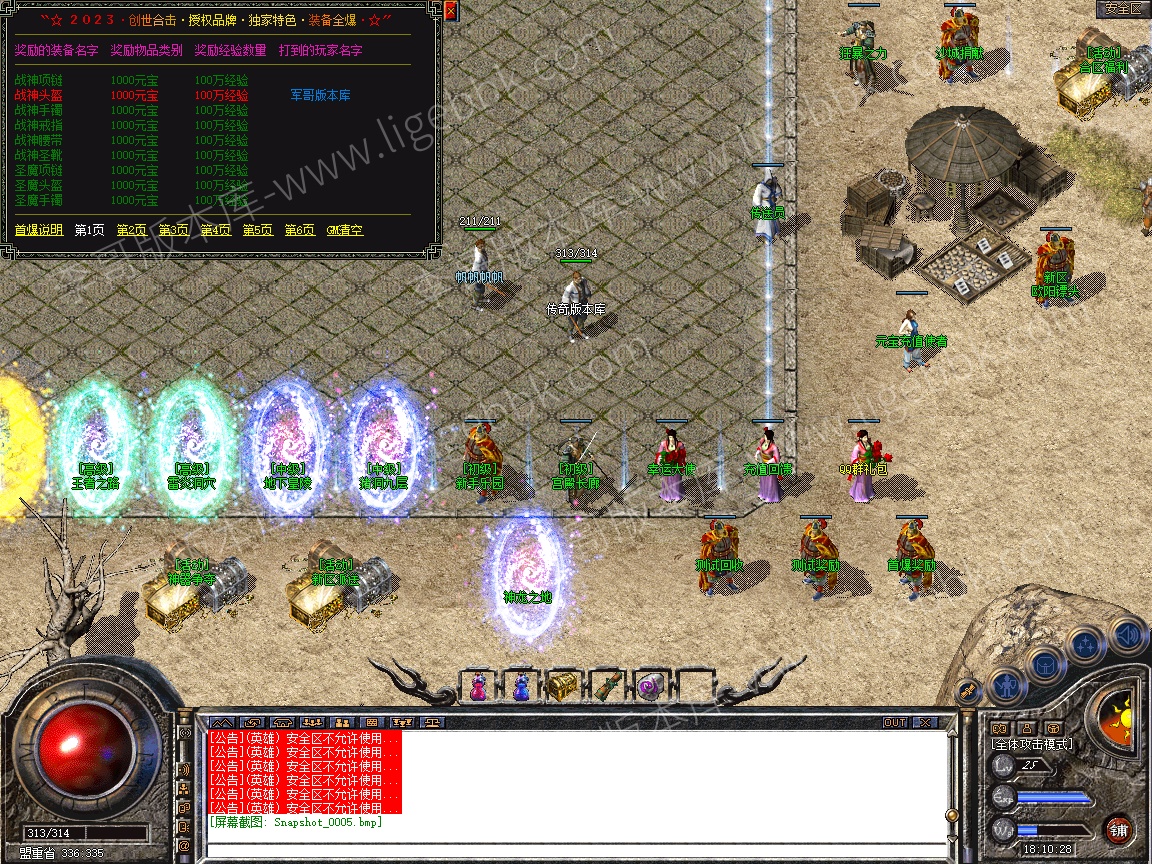Go to 第2页 of the rewards list
This screenshot has width=1152, height=864.
(131, 230)
